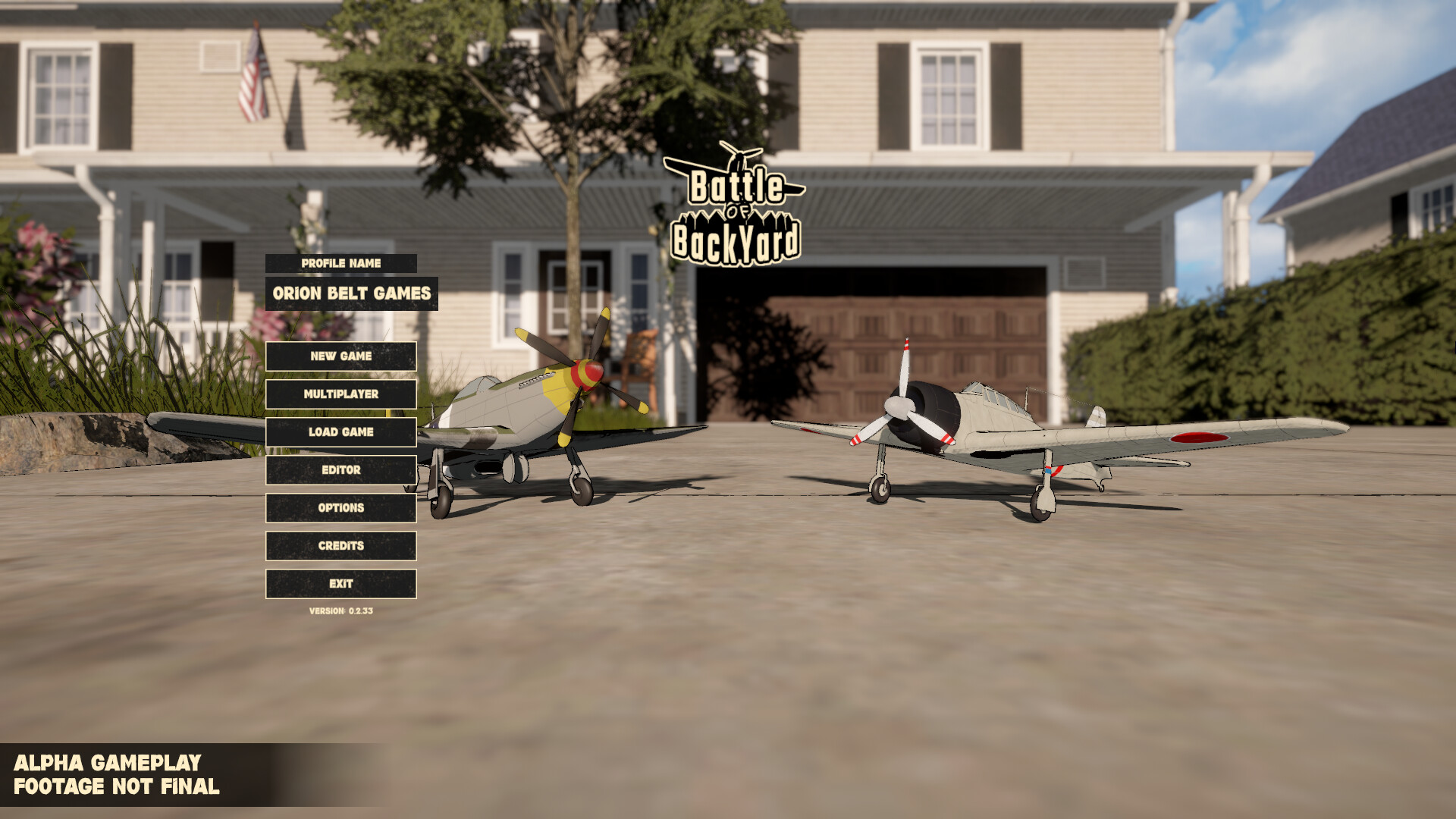The width and height of the screenshot is (1456, 819).
Task: Start a New Game
Action: (340, 356)
